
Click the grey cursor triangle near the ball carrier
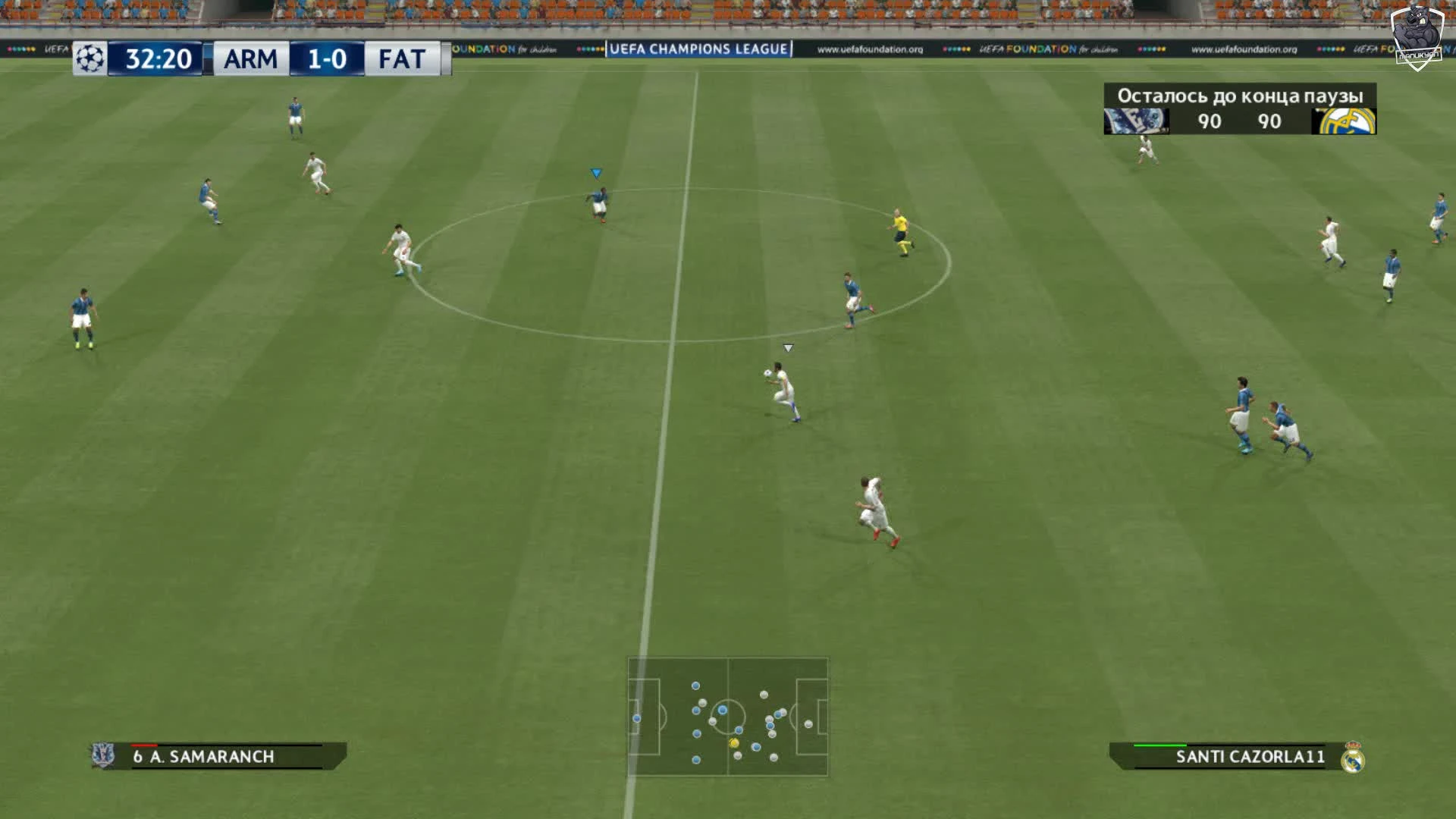tap(789, 347)
